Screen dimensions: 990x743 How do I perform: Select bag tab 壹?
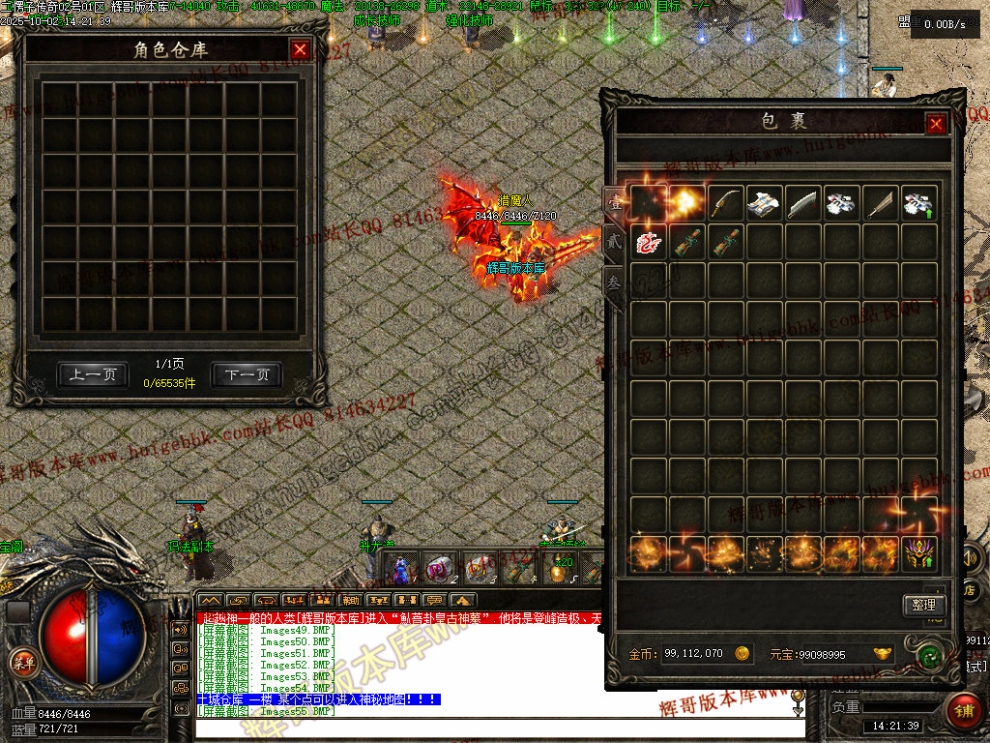[x=615, y=201]
